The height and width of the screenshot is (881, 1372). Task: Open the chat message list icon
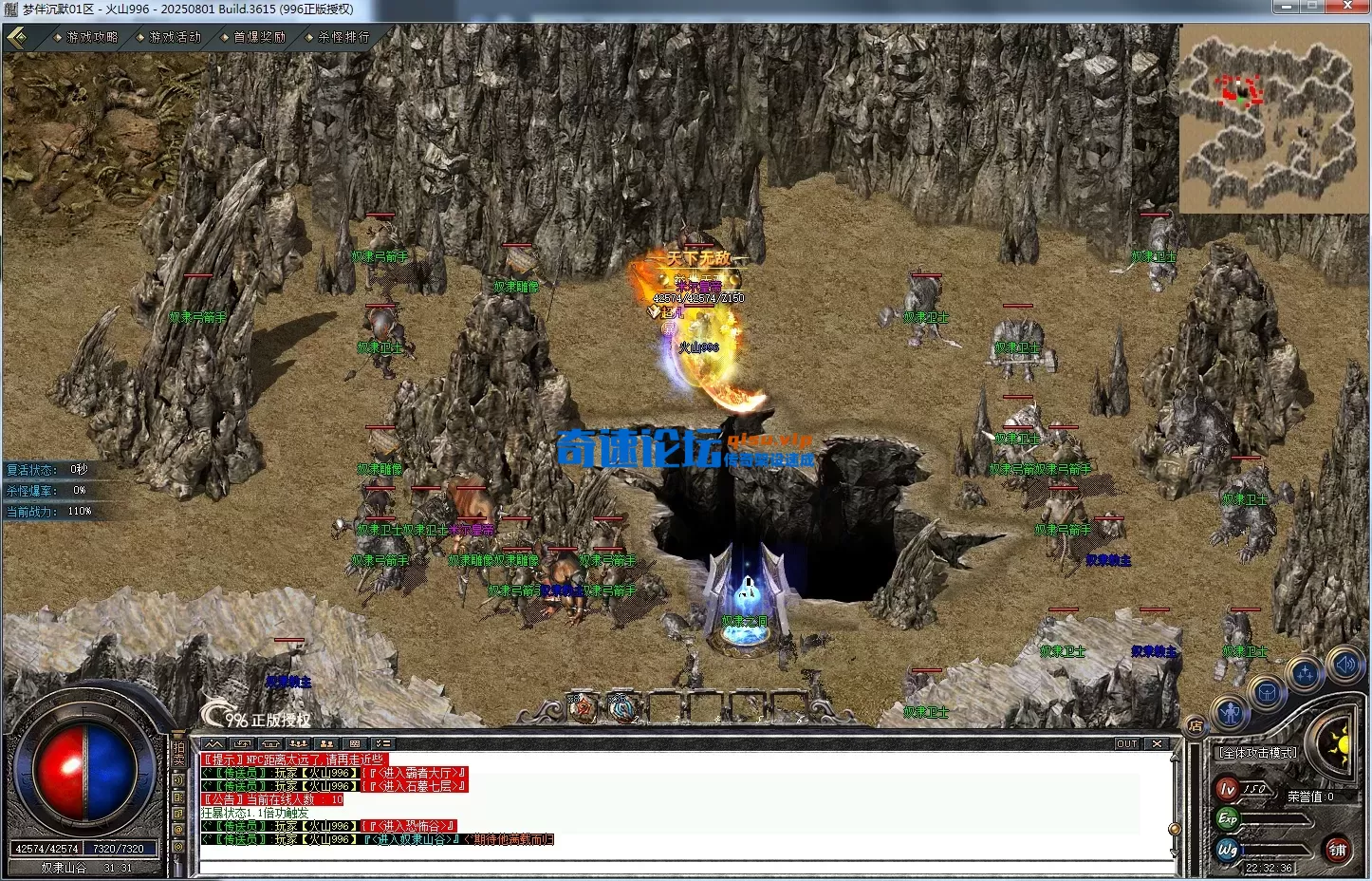(x=382, y=743)
